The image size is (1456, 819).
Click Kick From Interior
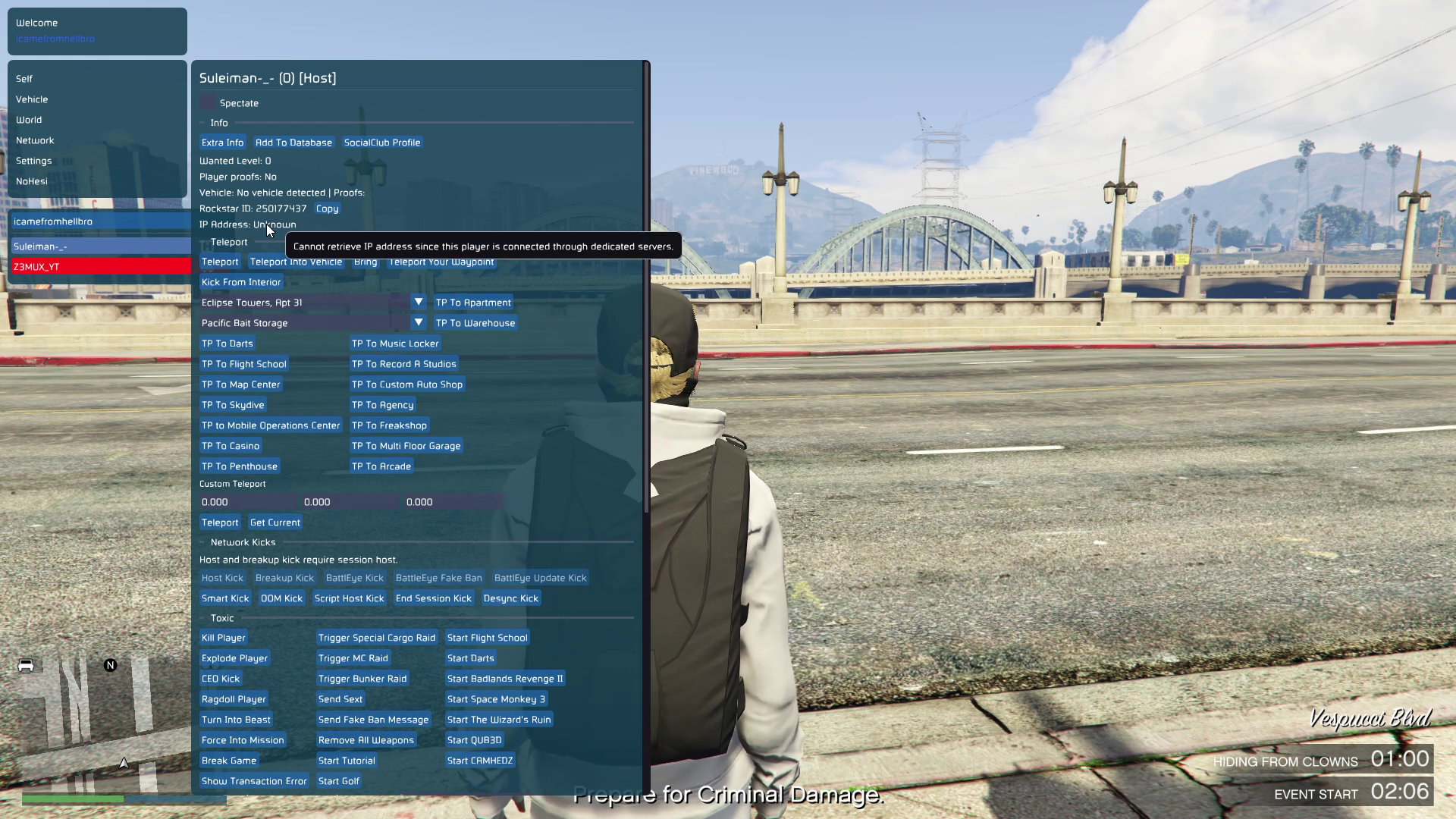pos(241,282)
